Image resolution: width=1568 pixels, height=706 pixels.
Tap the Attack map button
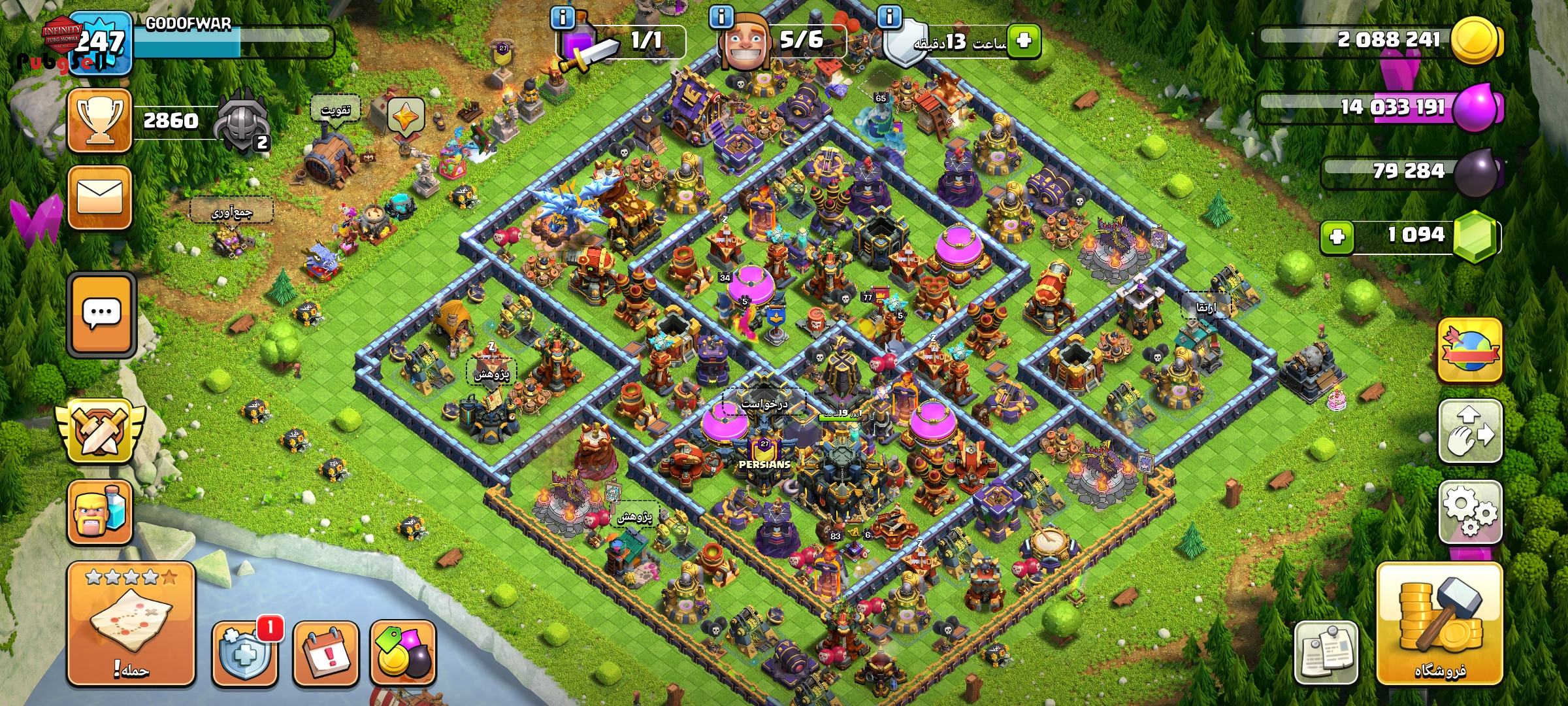131,624
